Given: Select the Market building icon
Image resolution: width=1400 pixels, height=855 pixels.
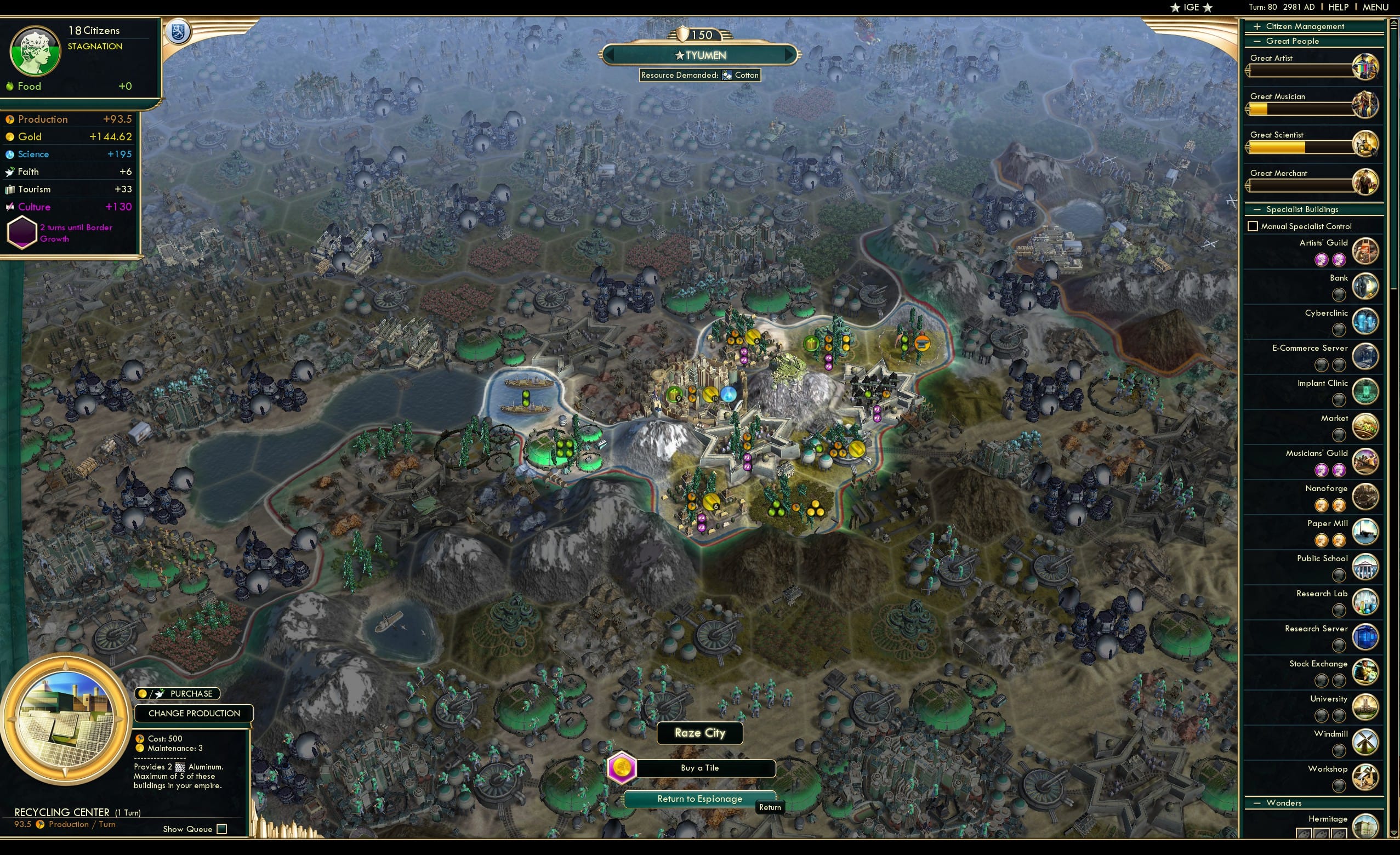Looking at the screenshot, I should coord(1366,426).
